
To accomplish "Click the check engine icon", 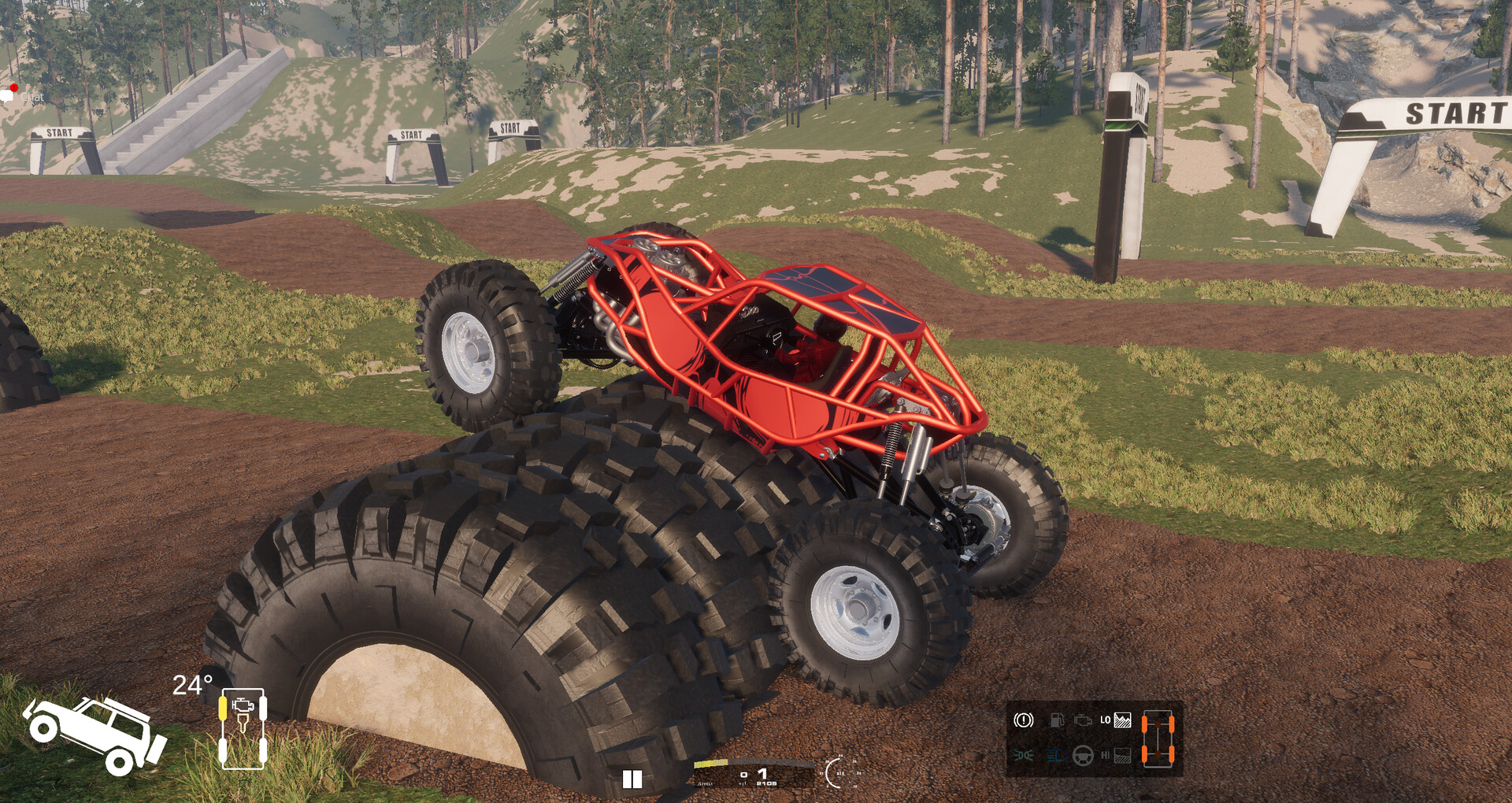I will (x=1083, y=720).
